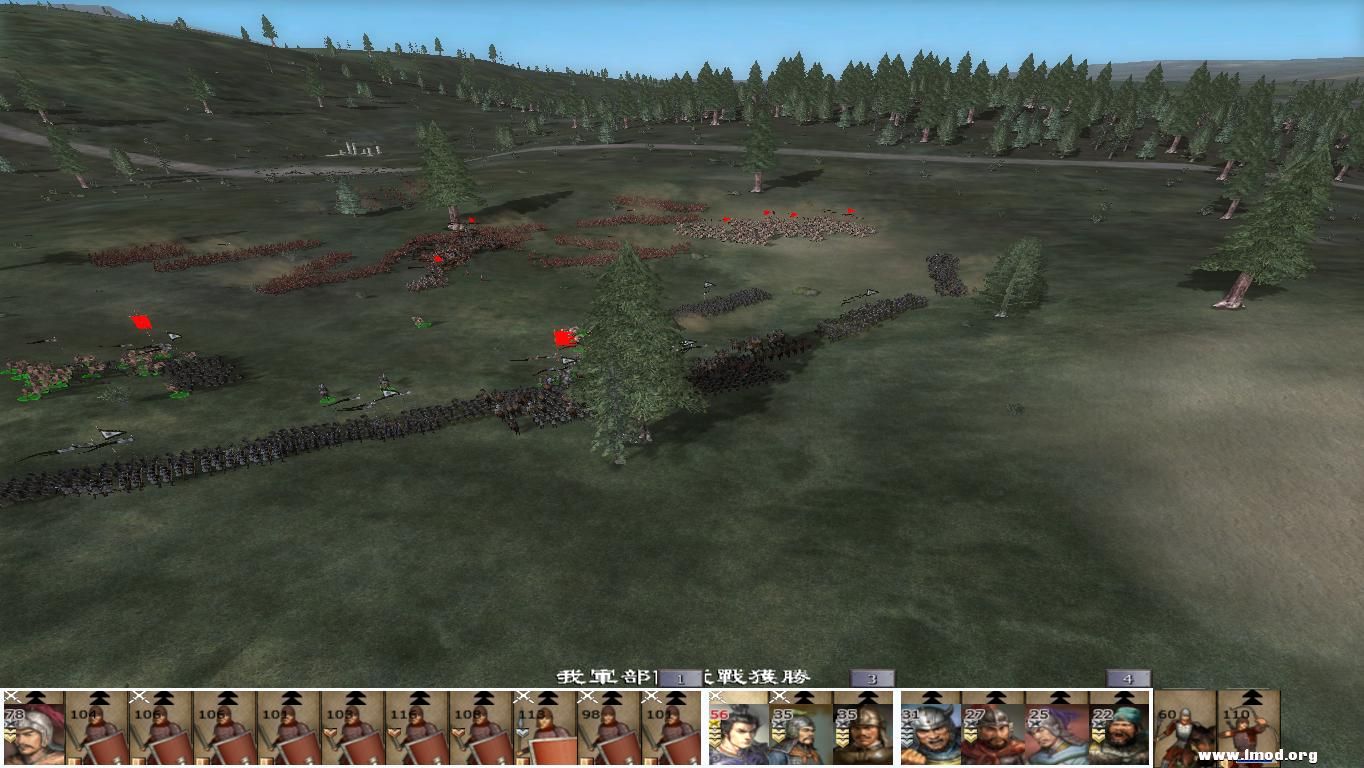1364x768 pixels.
Task: Click the crossed swords icon on the leftmost unit card
Action: click(11, 693)
